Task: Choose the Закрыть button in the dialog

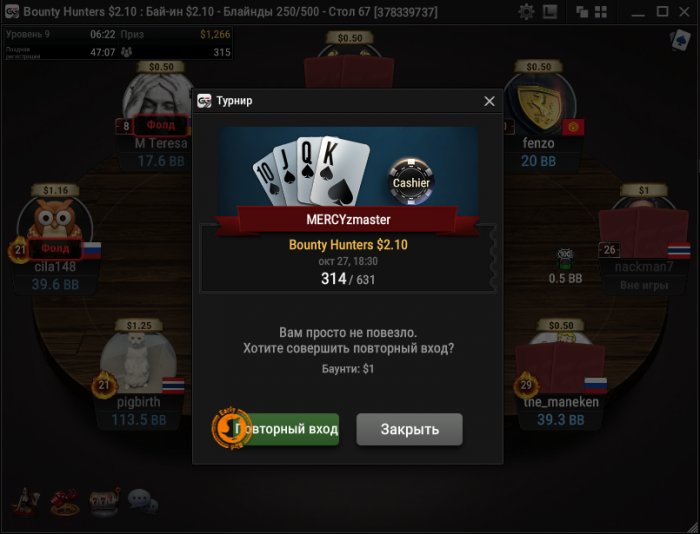Action: pyautogui.click(x=410, y=429)
